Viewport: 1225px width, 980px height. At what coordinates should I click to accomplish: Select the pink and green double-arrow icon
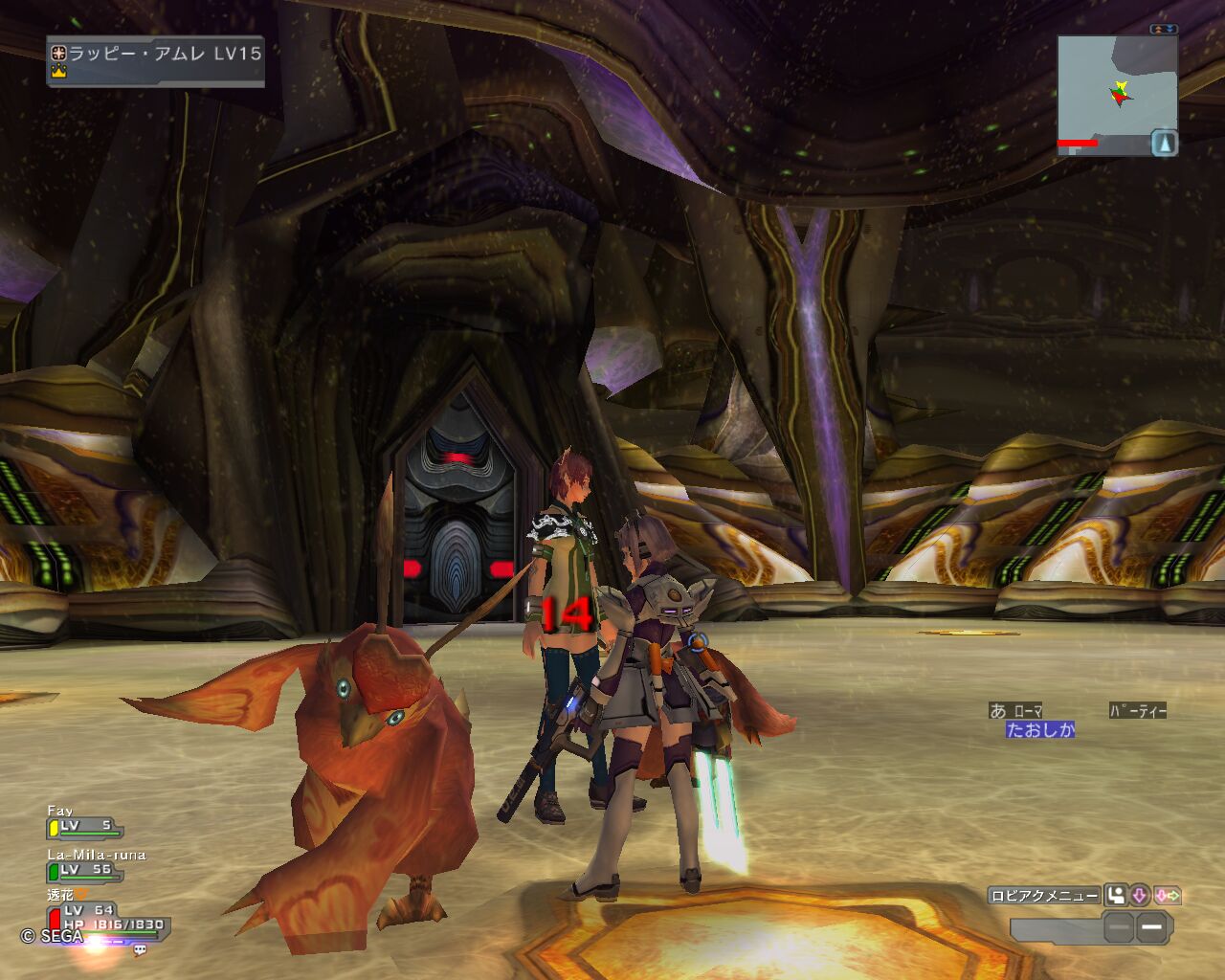tap(1168, 896)
